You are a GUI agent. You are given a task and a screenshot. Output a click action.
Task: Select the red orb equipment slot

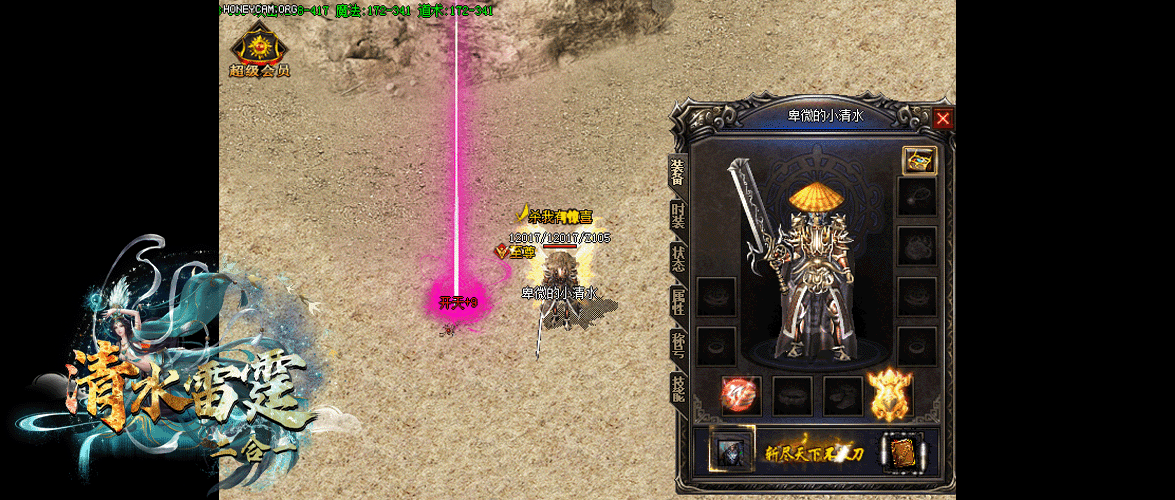[741, 395]
